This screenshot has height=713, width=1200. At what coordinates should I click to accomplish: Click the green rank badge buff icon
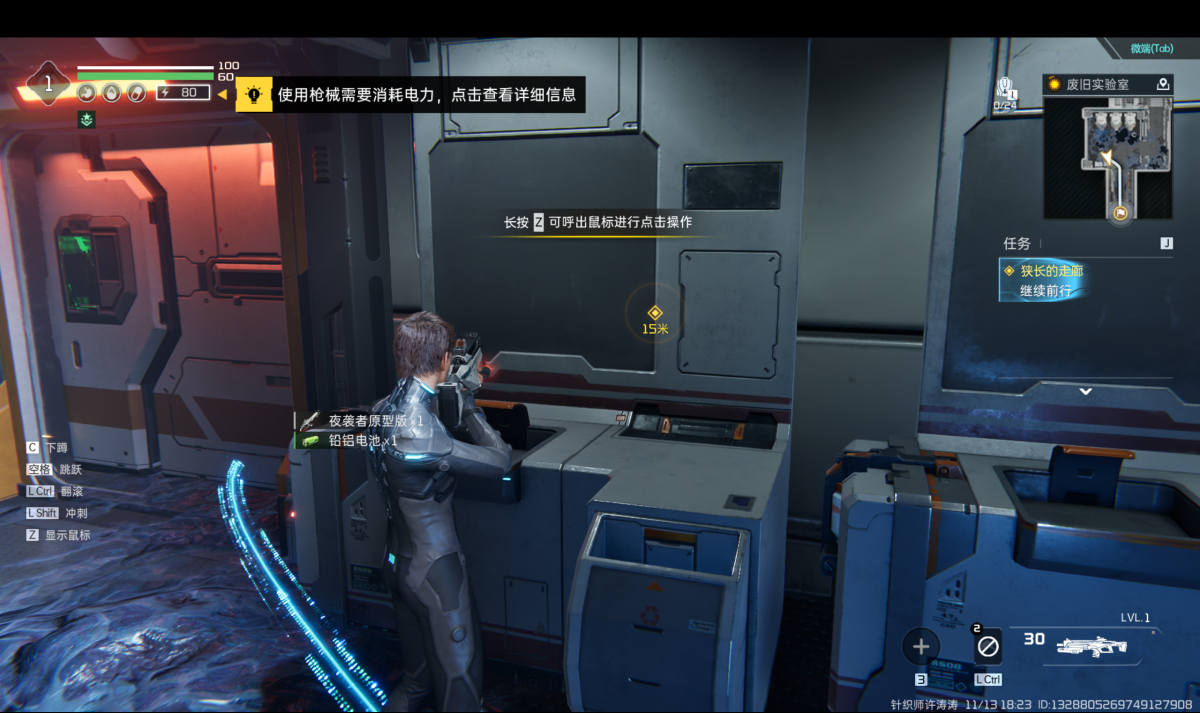coord(88,120)
